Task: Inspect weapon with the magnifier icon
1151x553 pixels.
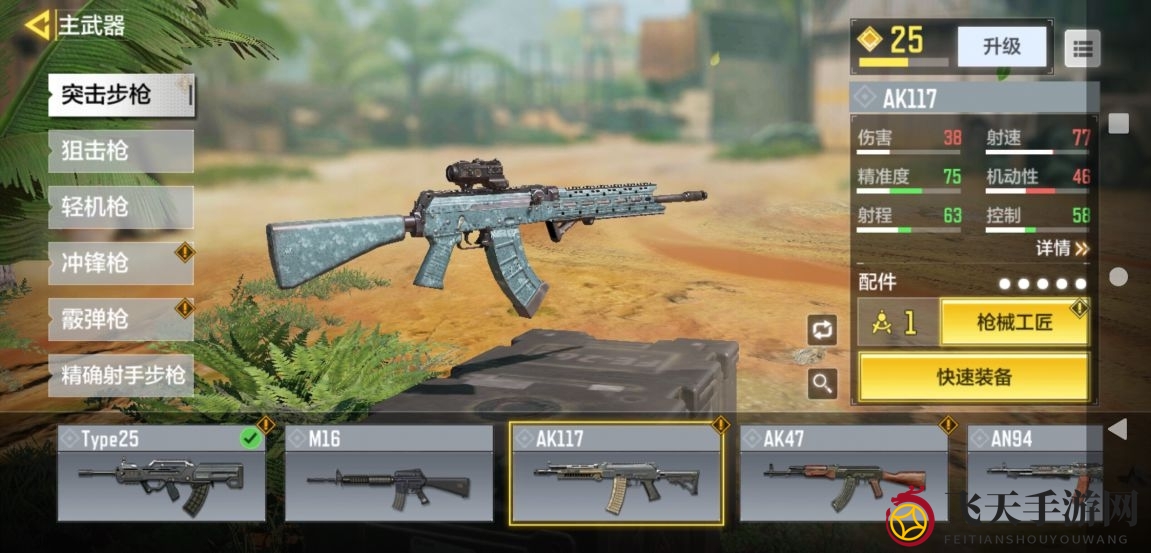Action: [x=822, y=383]
